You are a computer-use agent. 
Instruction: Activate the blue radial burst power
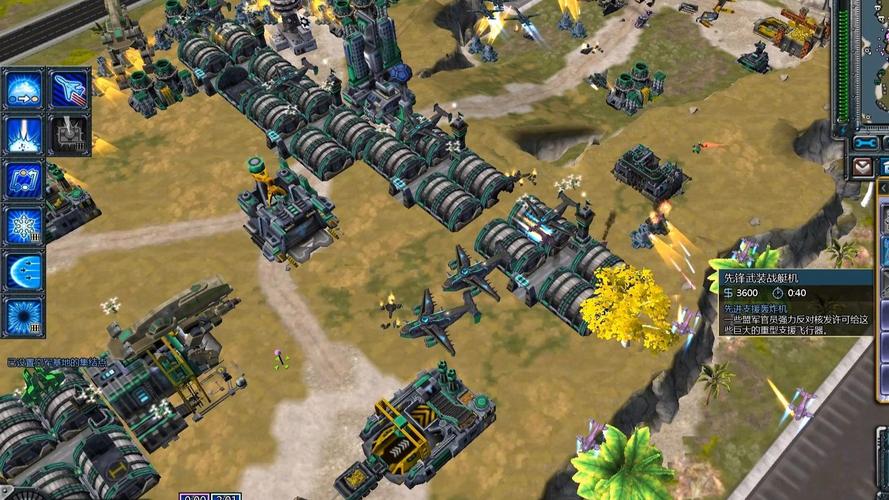(23, 316)
